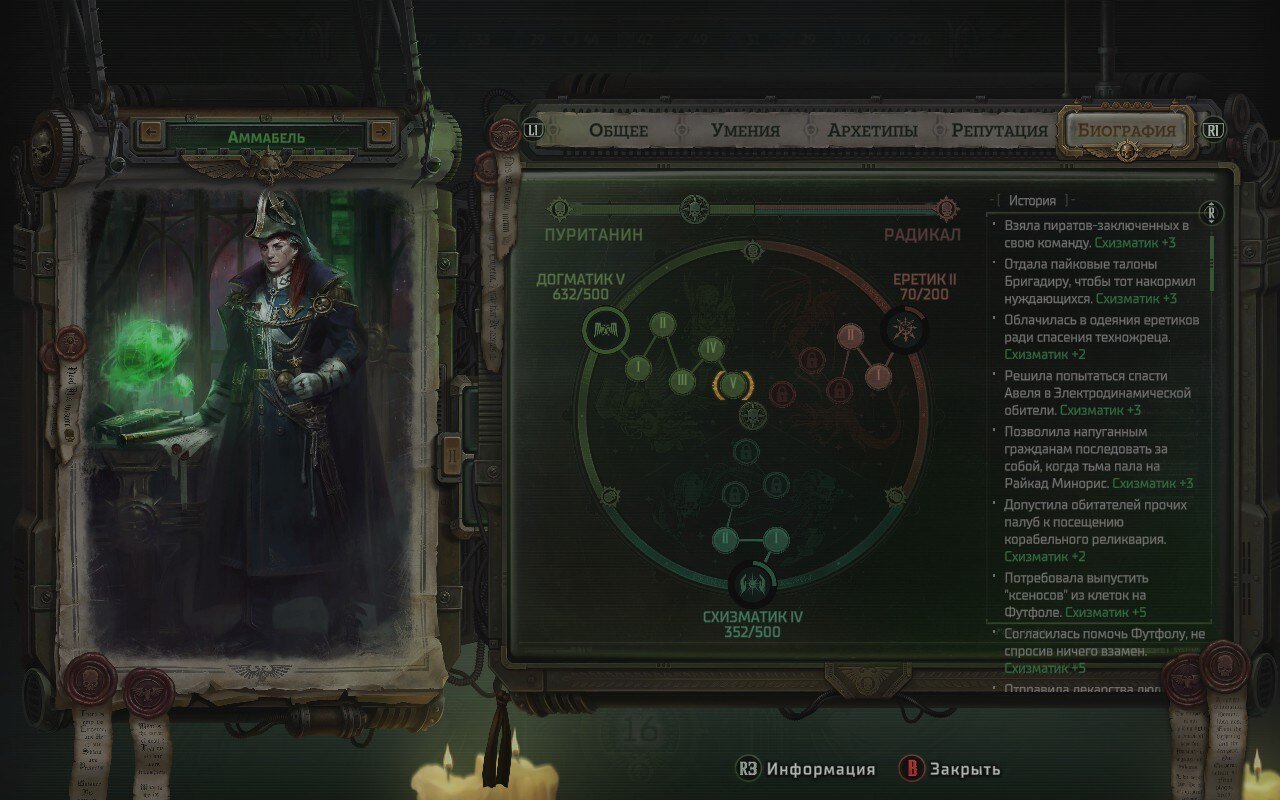Click the Догматик rank IV node
The height and width of the screenshot is (800, 1280).
click(x=710, y=348)
